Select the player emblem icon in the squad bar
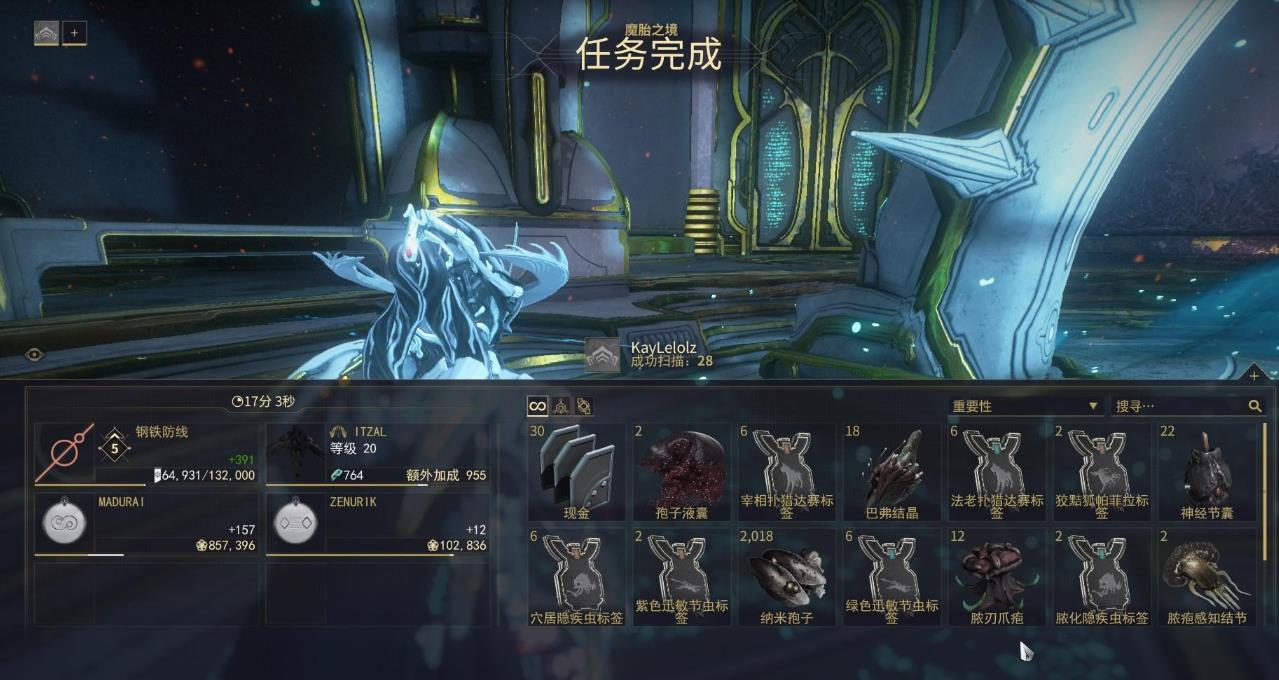 [x=47, y=33]
